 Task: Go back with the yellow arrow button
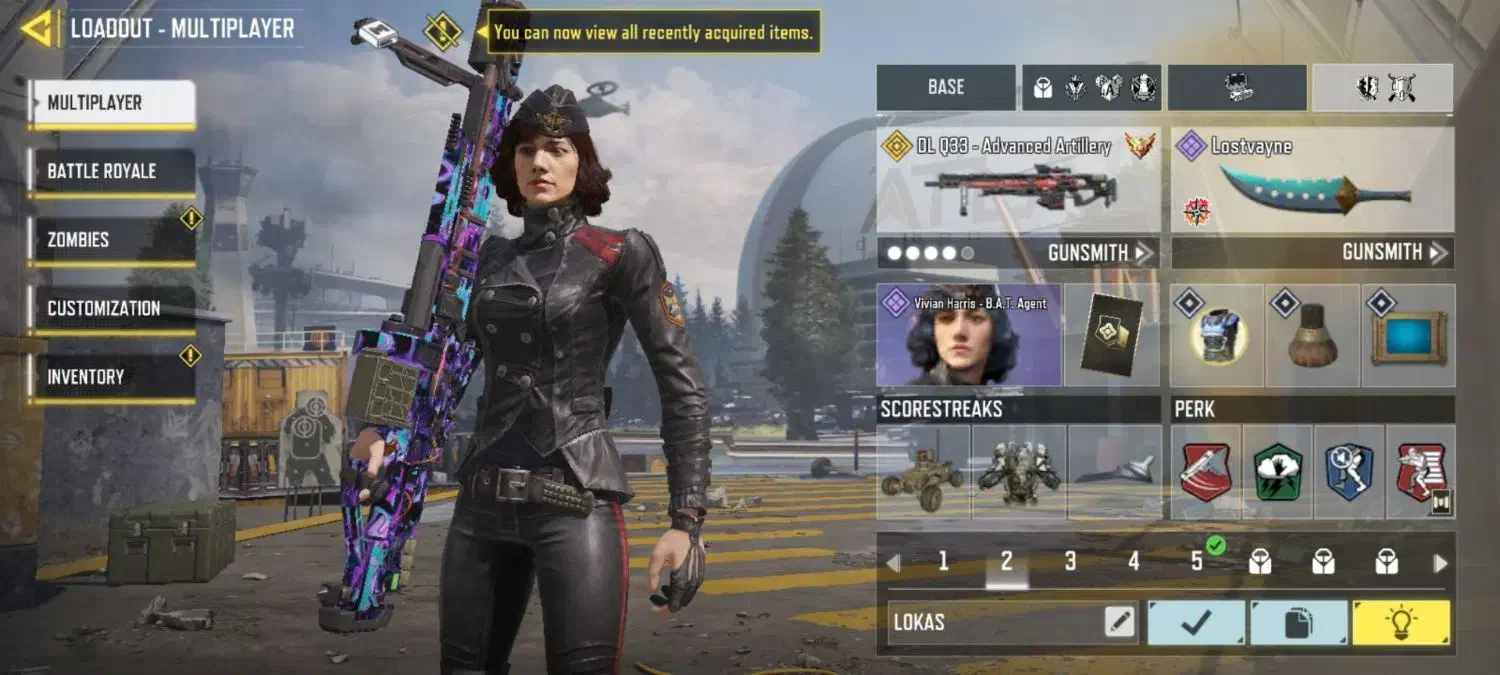pos(37,29)
